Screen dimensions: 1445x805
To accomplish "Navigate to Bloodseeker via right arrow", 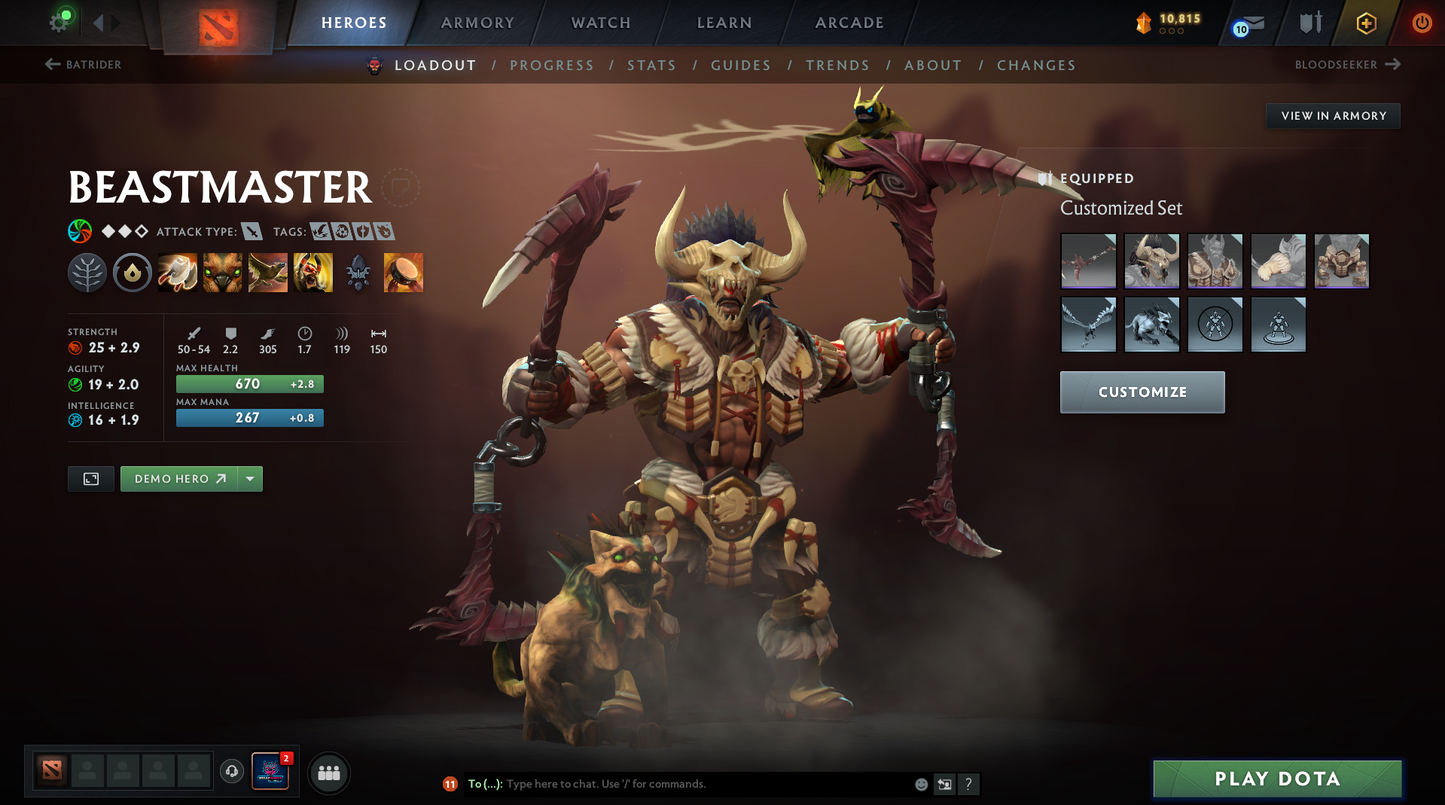I will (x=1391, y=64).
